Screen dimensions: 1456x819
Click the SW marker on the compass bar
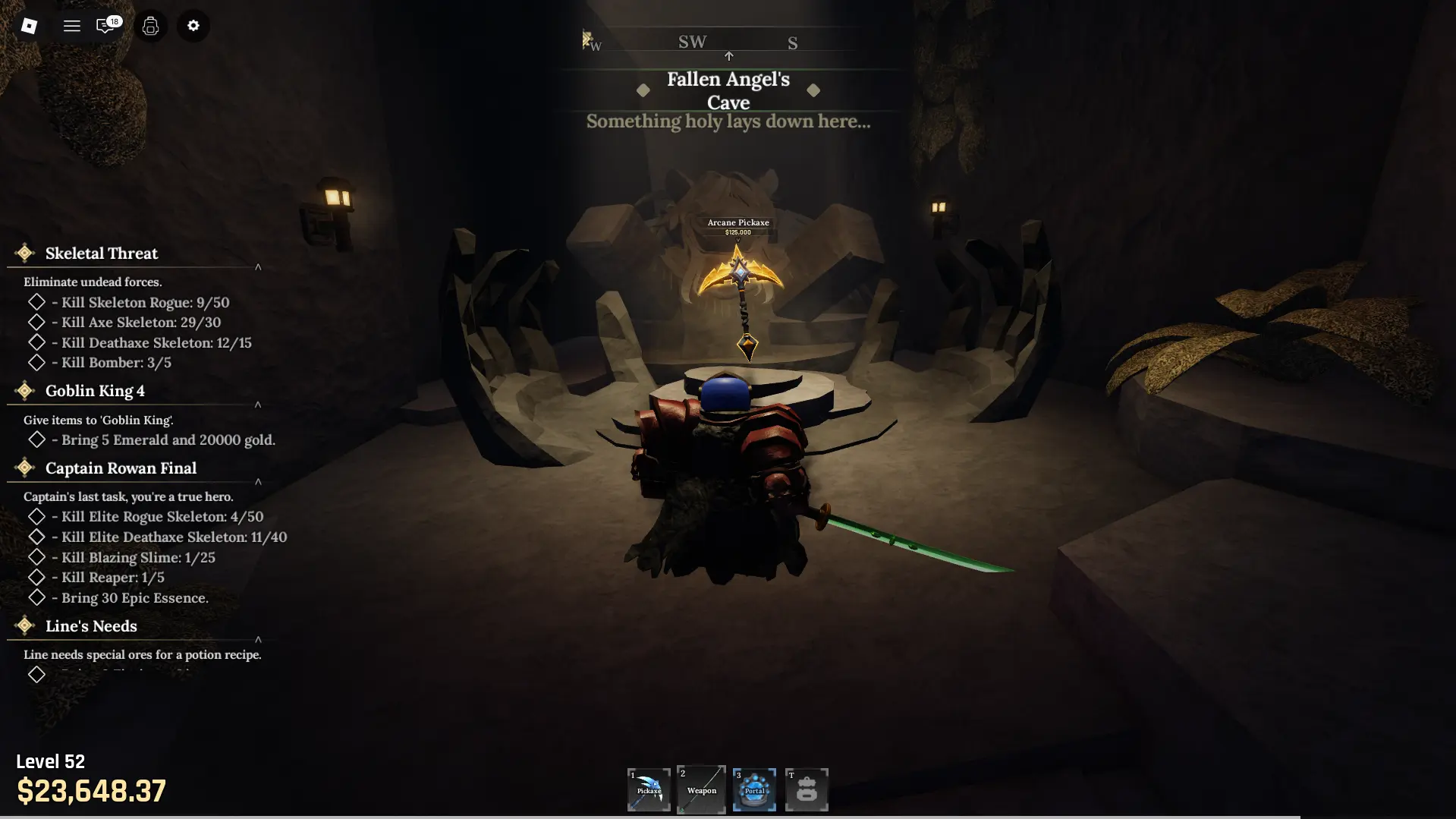click(692, 42)
